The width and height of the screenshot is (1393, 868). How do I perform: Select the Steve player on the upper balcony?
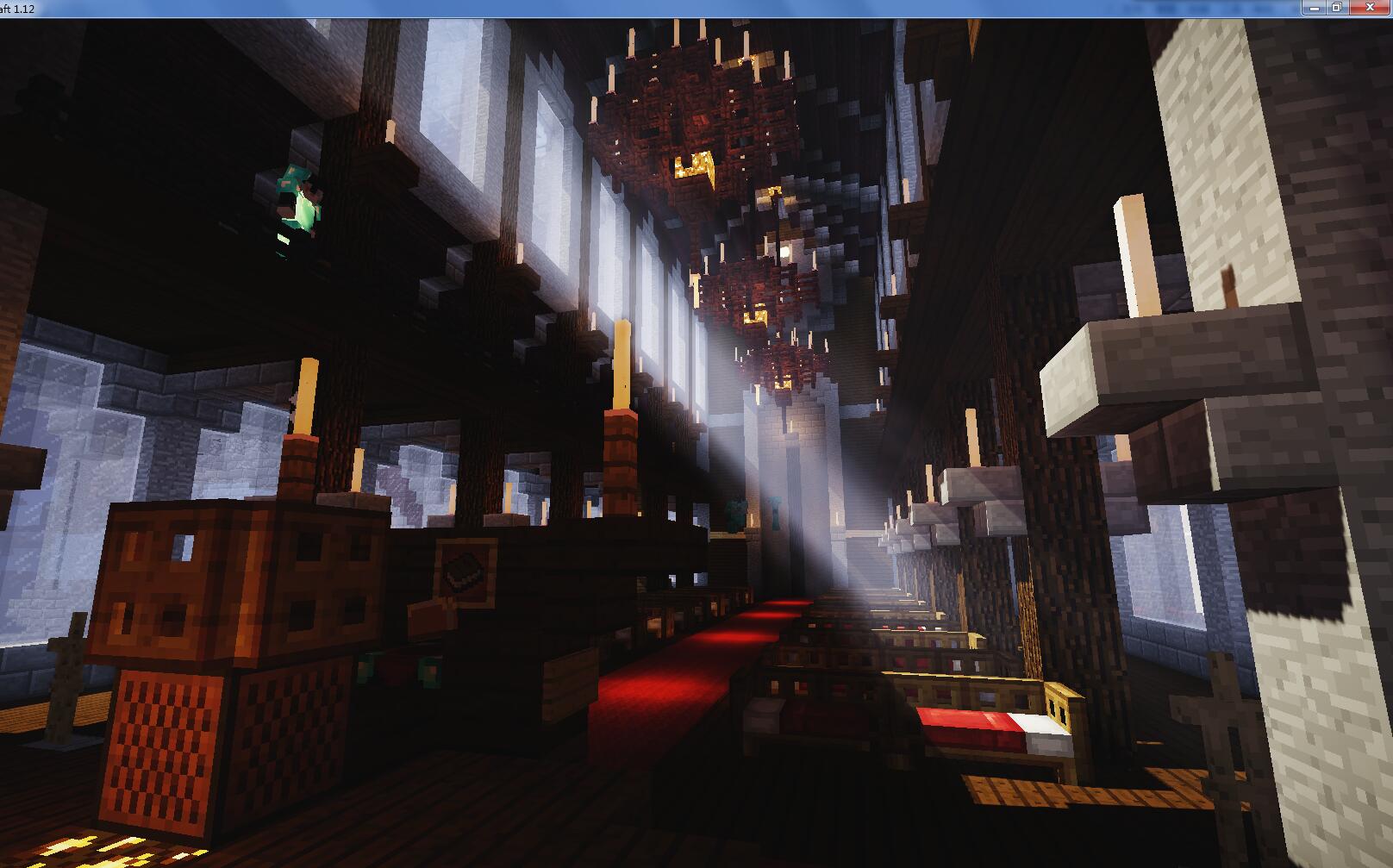tap(297, 203)
